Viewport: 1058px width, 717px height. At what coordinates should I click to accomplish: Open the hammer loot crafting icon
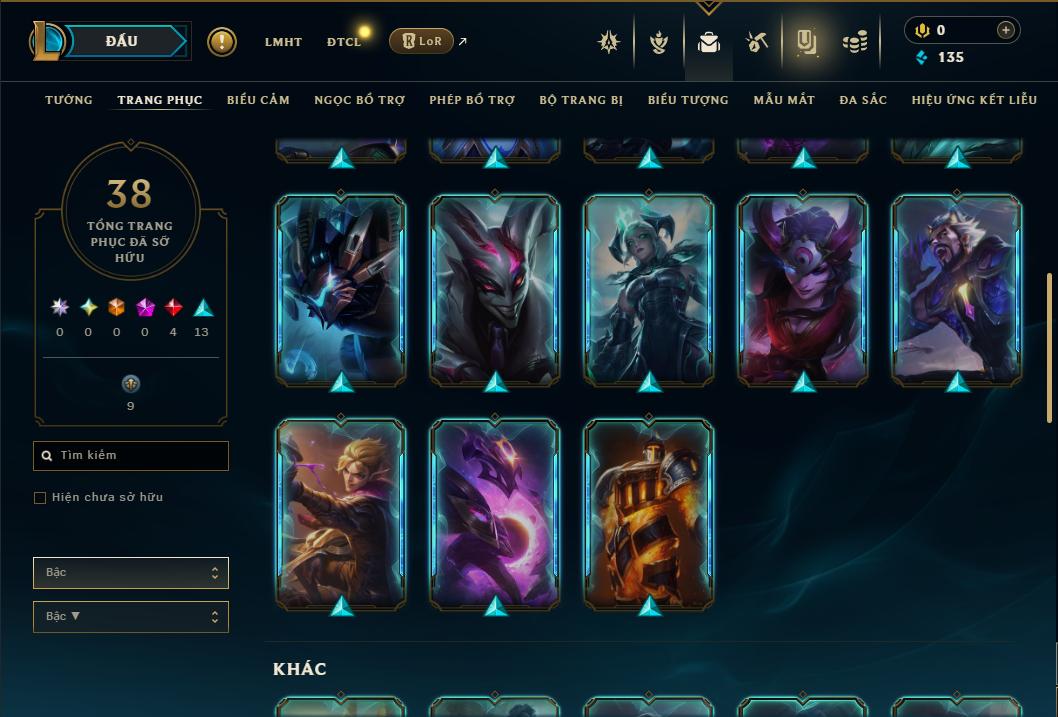tap(756, 42)
